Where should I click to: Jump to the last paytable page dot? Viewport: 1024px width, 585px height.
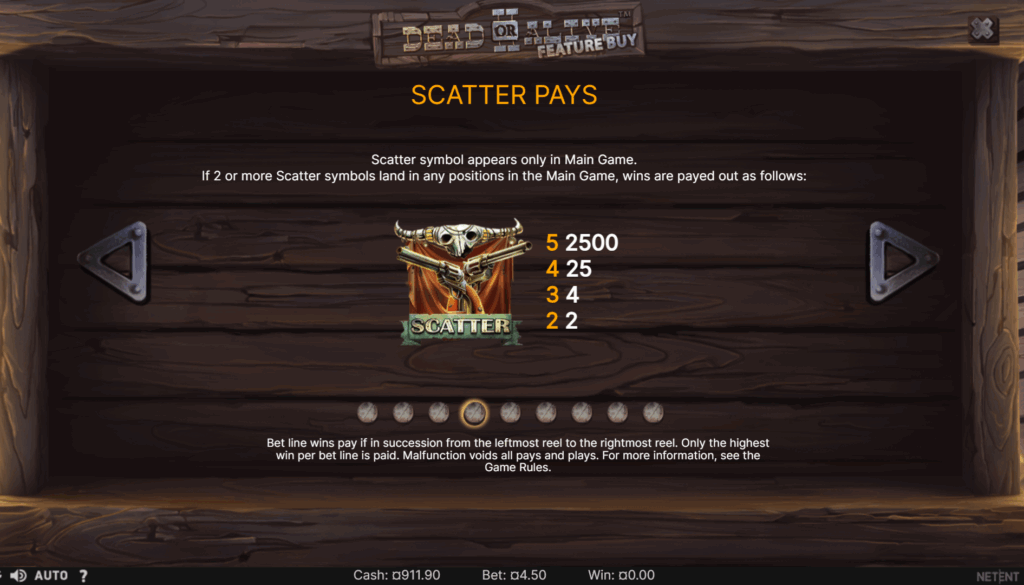pyautogui.click(x=653, y=412)
